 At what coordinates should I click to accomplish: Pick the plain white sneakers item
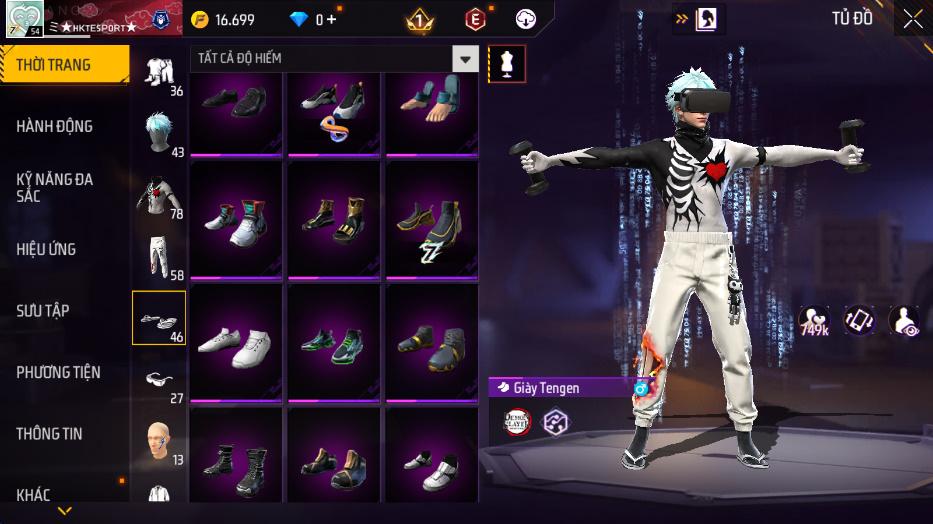[x=236, y=341]
